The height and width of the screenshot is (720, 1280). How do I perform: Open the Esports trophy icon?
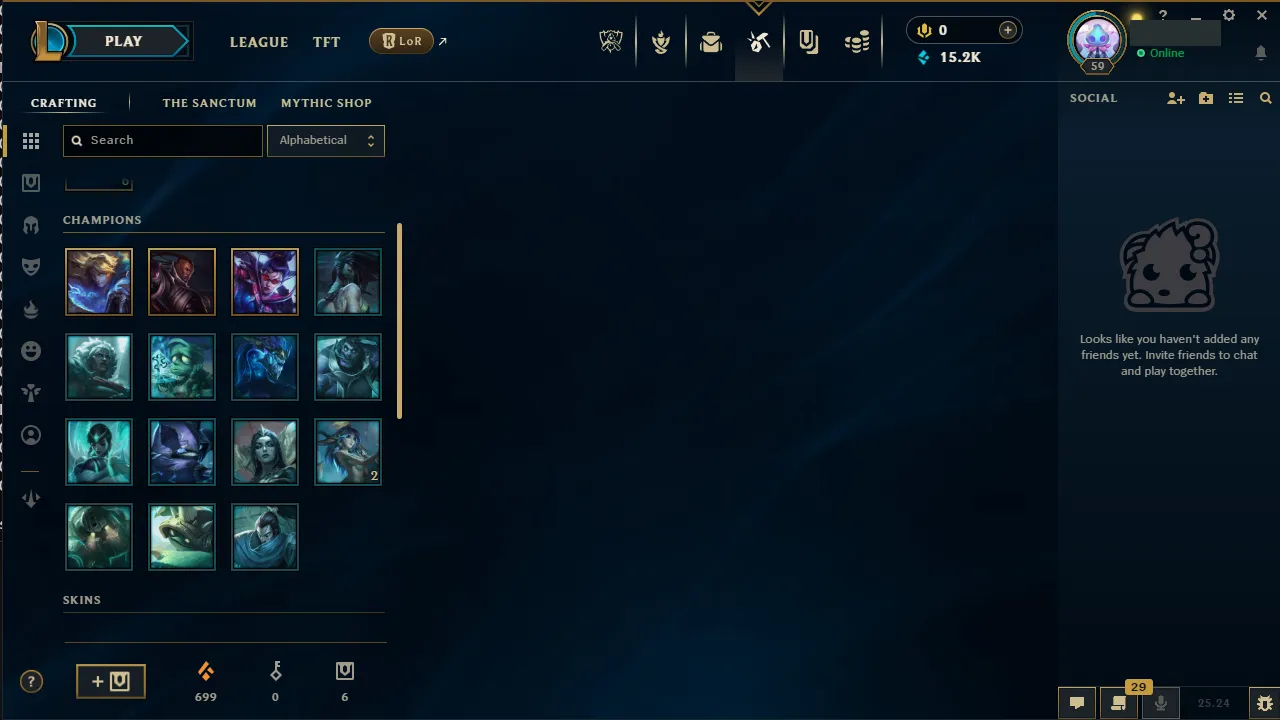coord(610,41)
